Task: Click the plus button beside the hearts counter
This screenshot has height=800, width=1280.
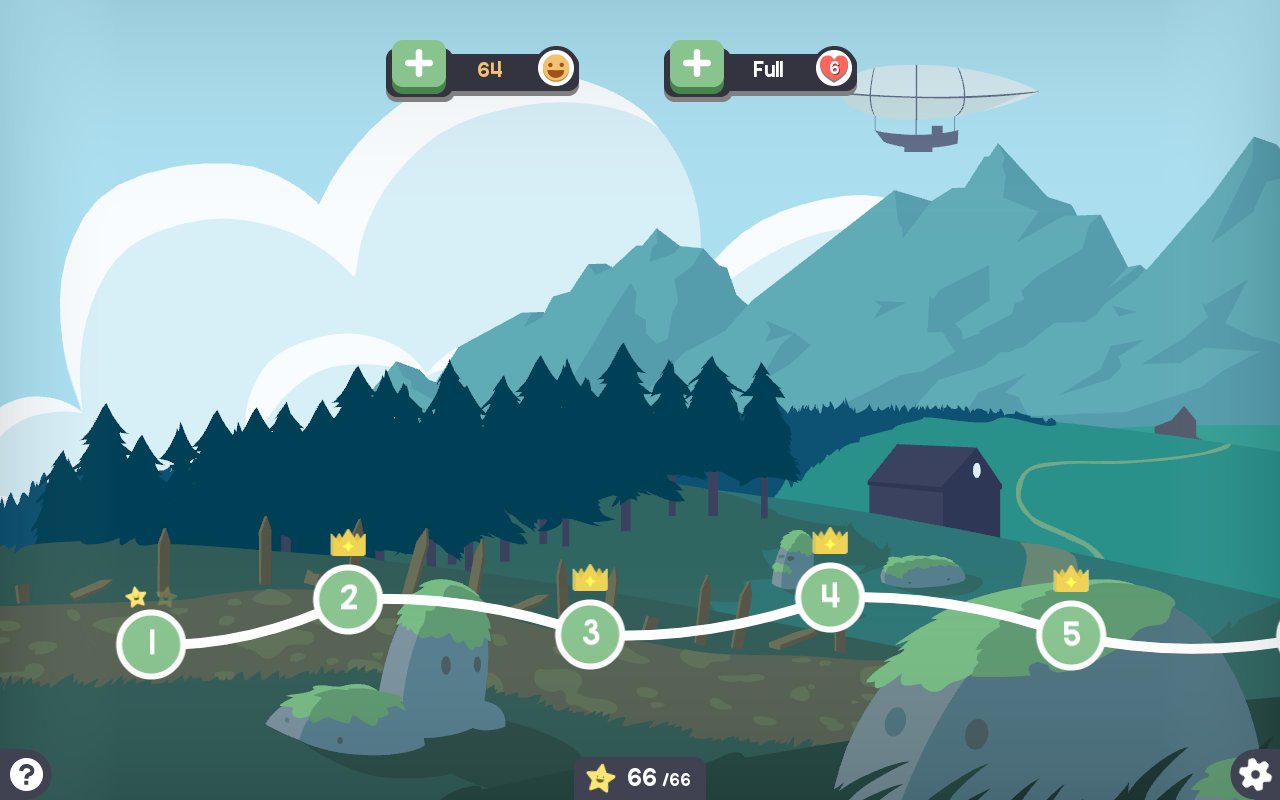Action: [x=697, y=66]
